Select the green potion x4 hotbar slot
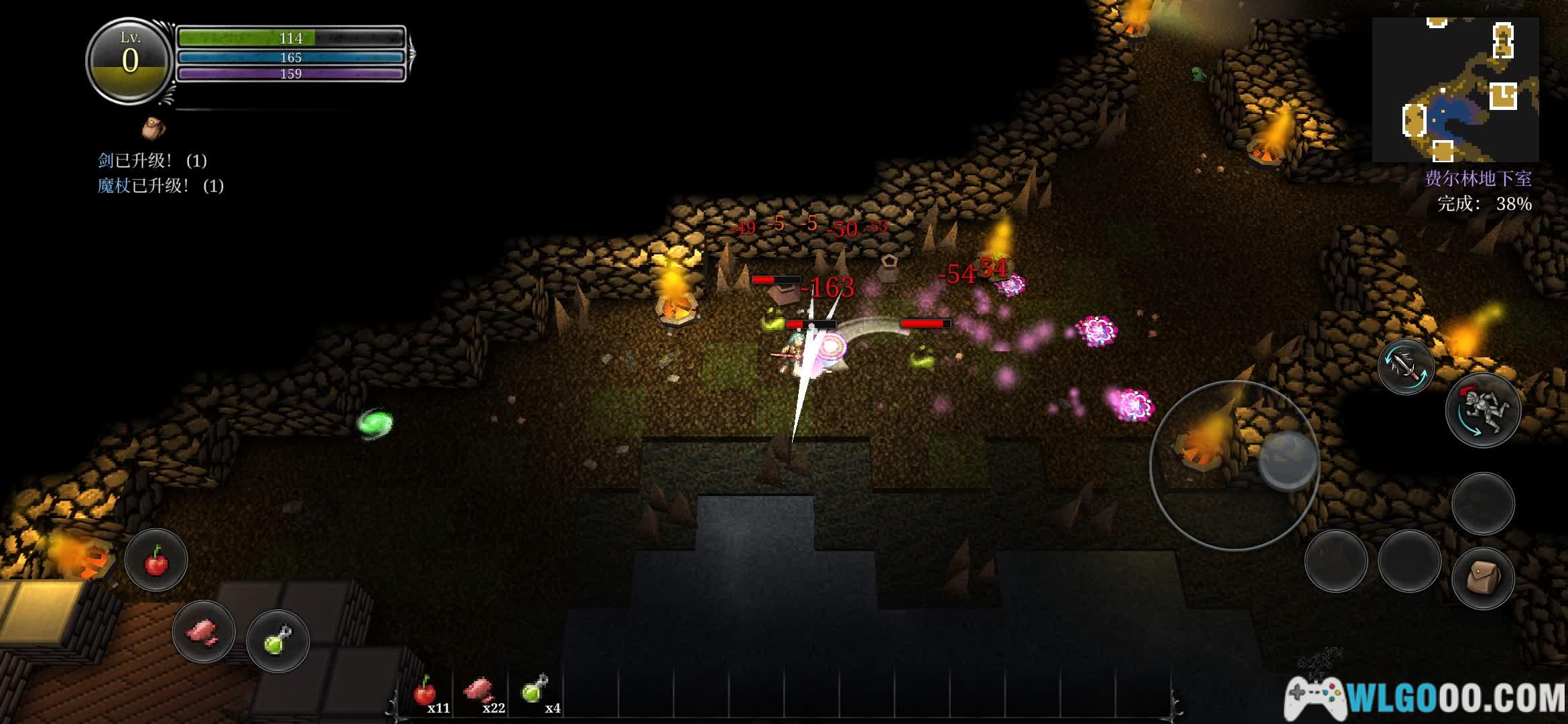The width and height of the screenshot is (1568, 724). coord(535,693)
